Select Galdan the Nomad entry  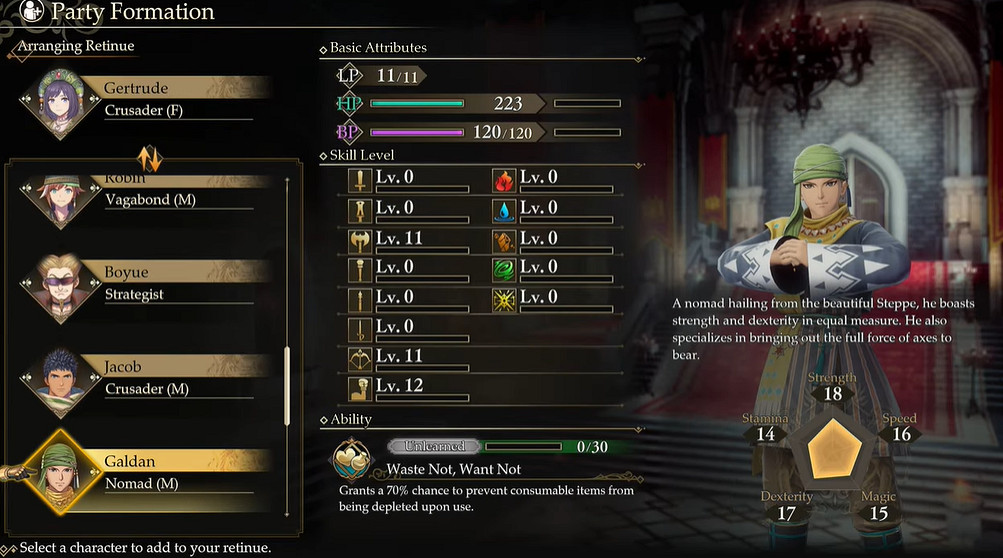pyautogui.click(x=150, y=473)
